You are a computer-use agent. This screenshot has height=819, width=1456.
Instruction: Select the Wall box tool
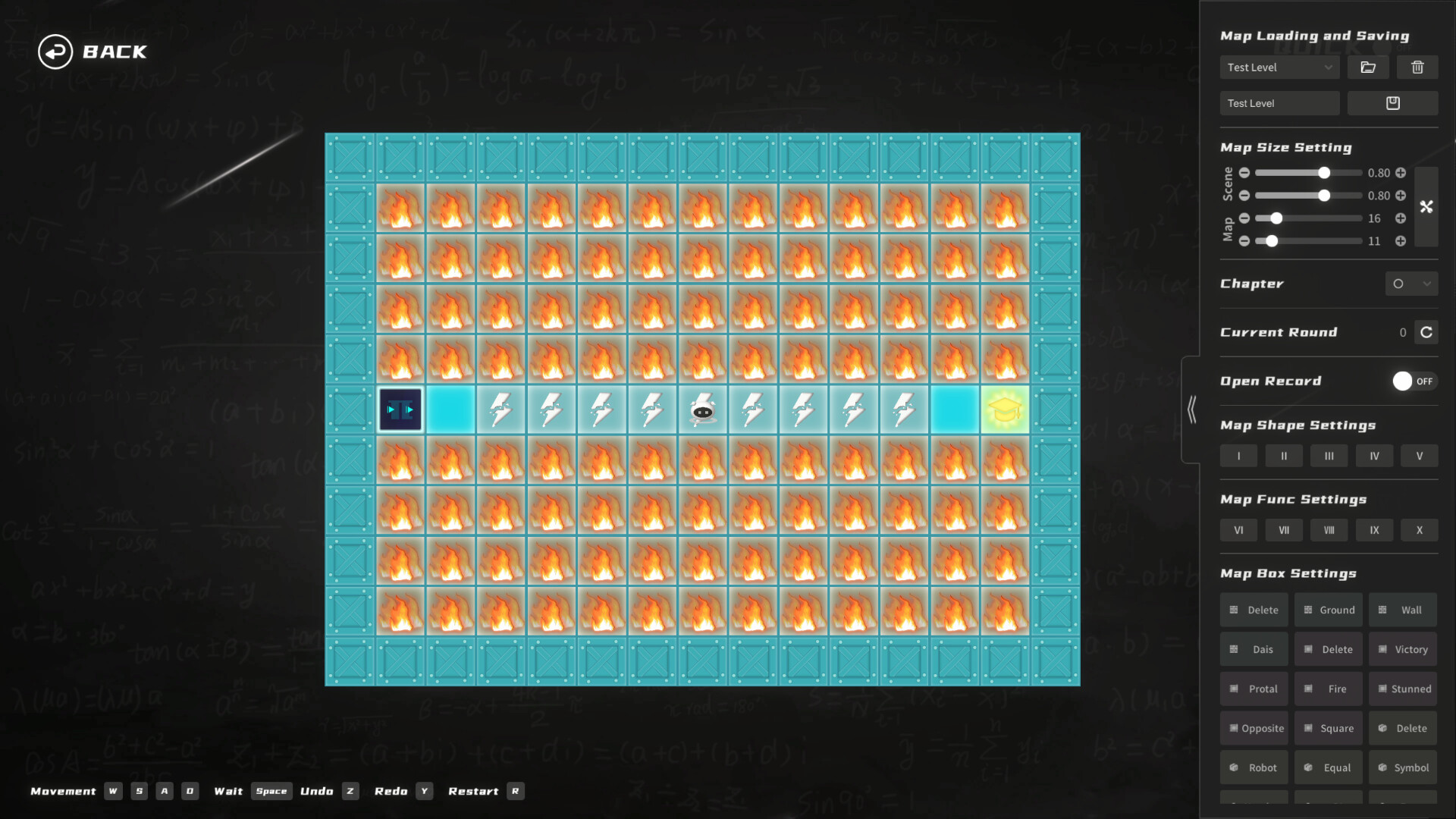[1402, 610]
